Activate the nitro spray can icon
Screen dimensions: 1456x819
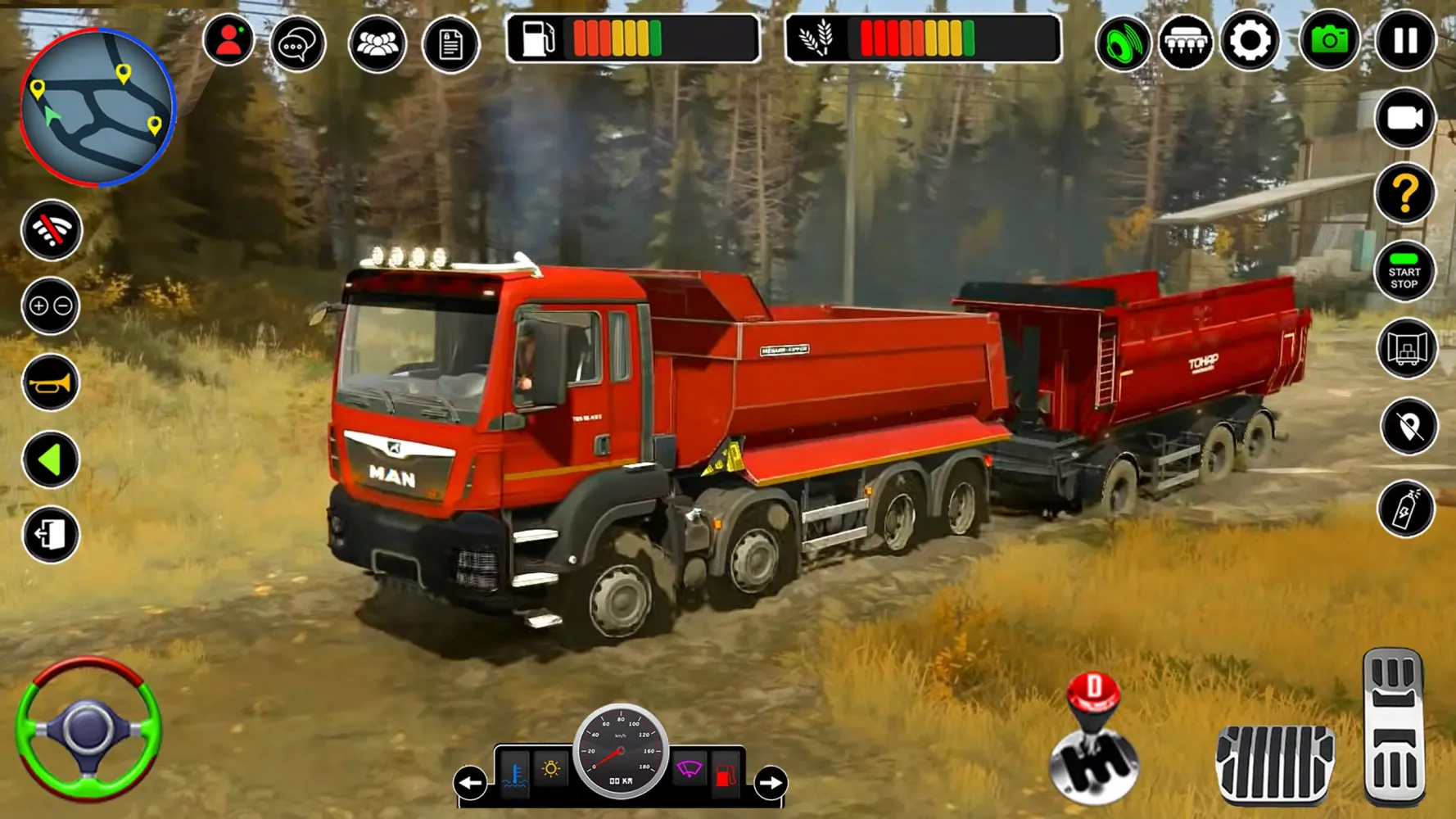[x=1404, y=509]
